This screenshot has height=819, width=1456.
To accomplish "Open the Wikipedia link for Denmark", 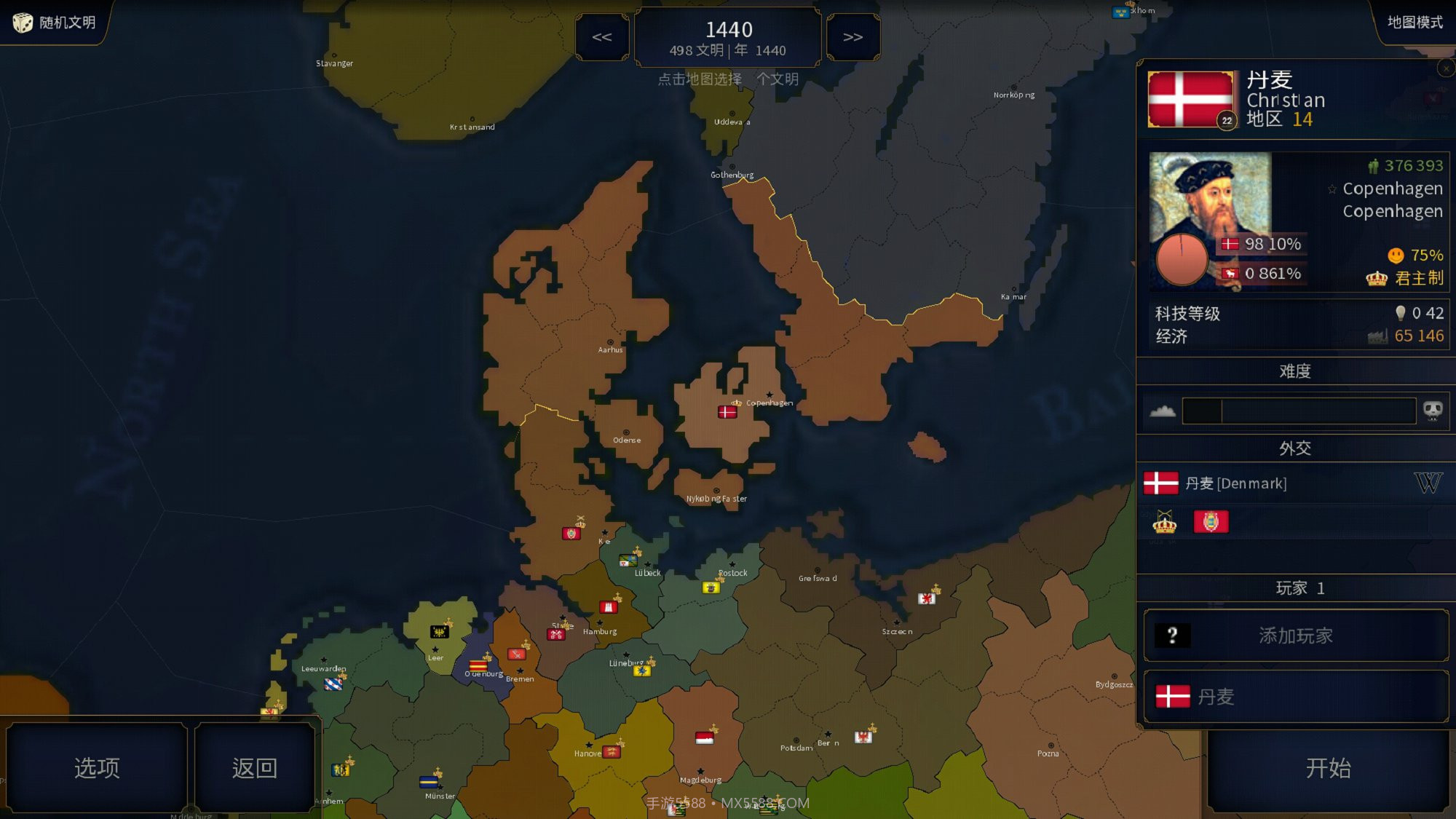I will click(x=1428, y=483).
